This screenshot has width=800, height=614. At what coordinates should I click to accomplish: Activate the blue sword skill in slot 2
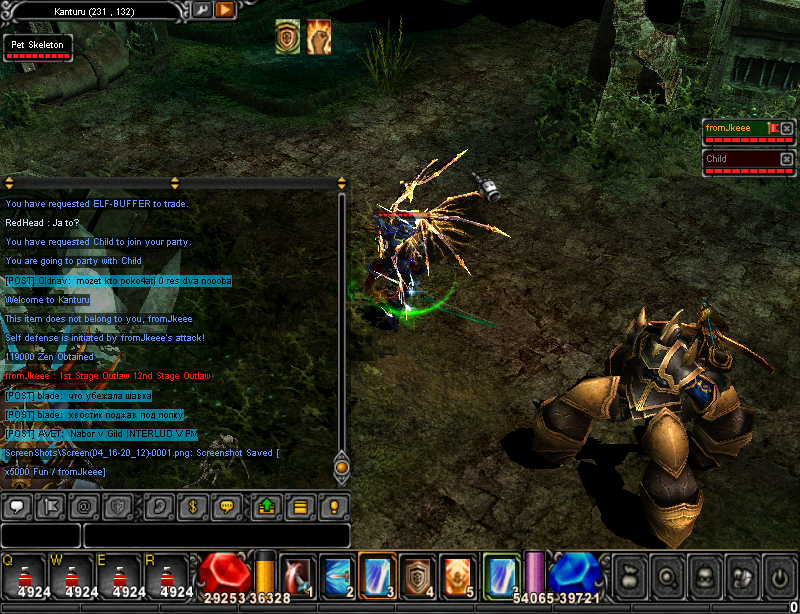coord(337,575)
